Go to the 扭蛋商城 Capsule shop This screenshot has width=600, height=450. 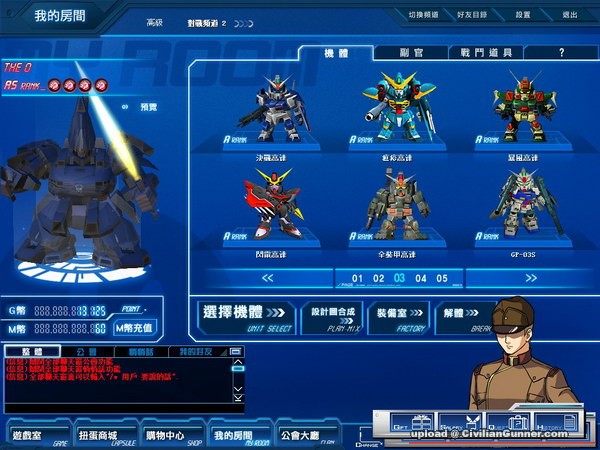point(104,436)
